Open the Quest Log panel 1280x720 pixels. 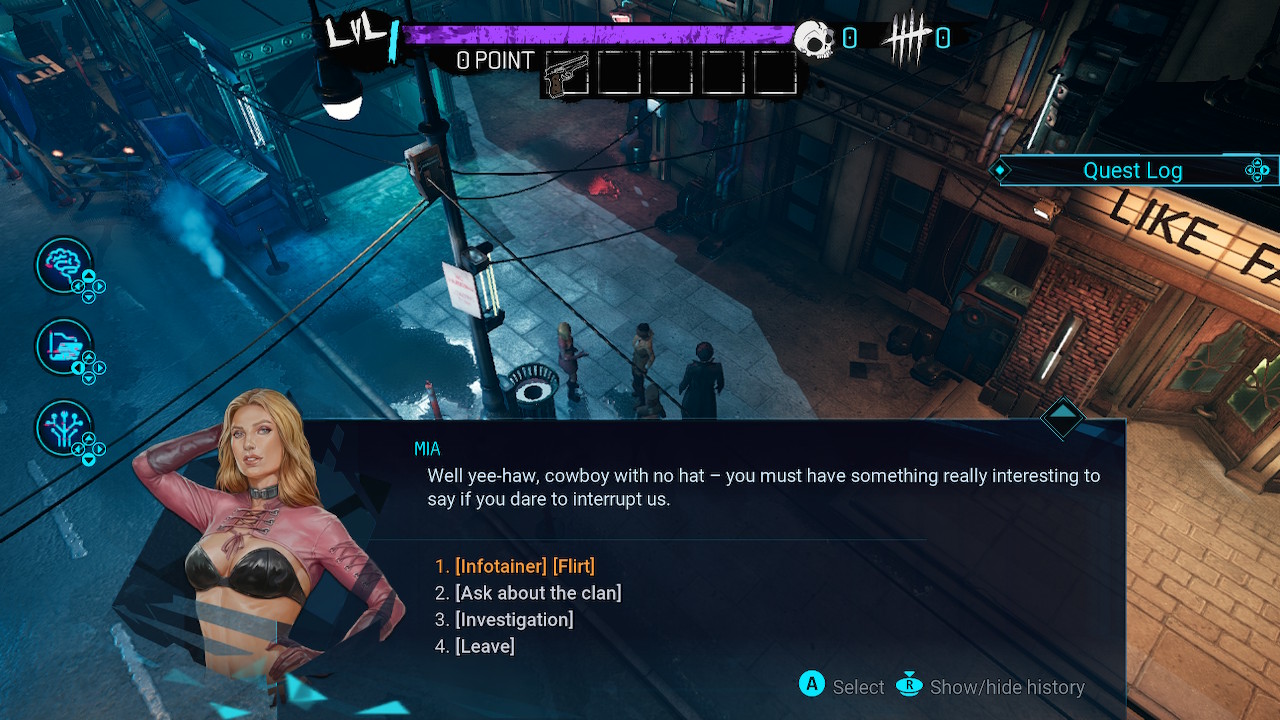coord(1132,171)
